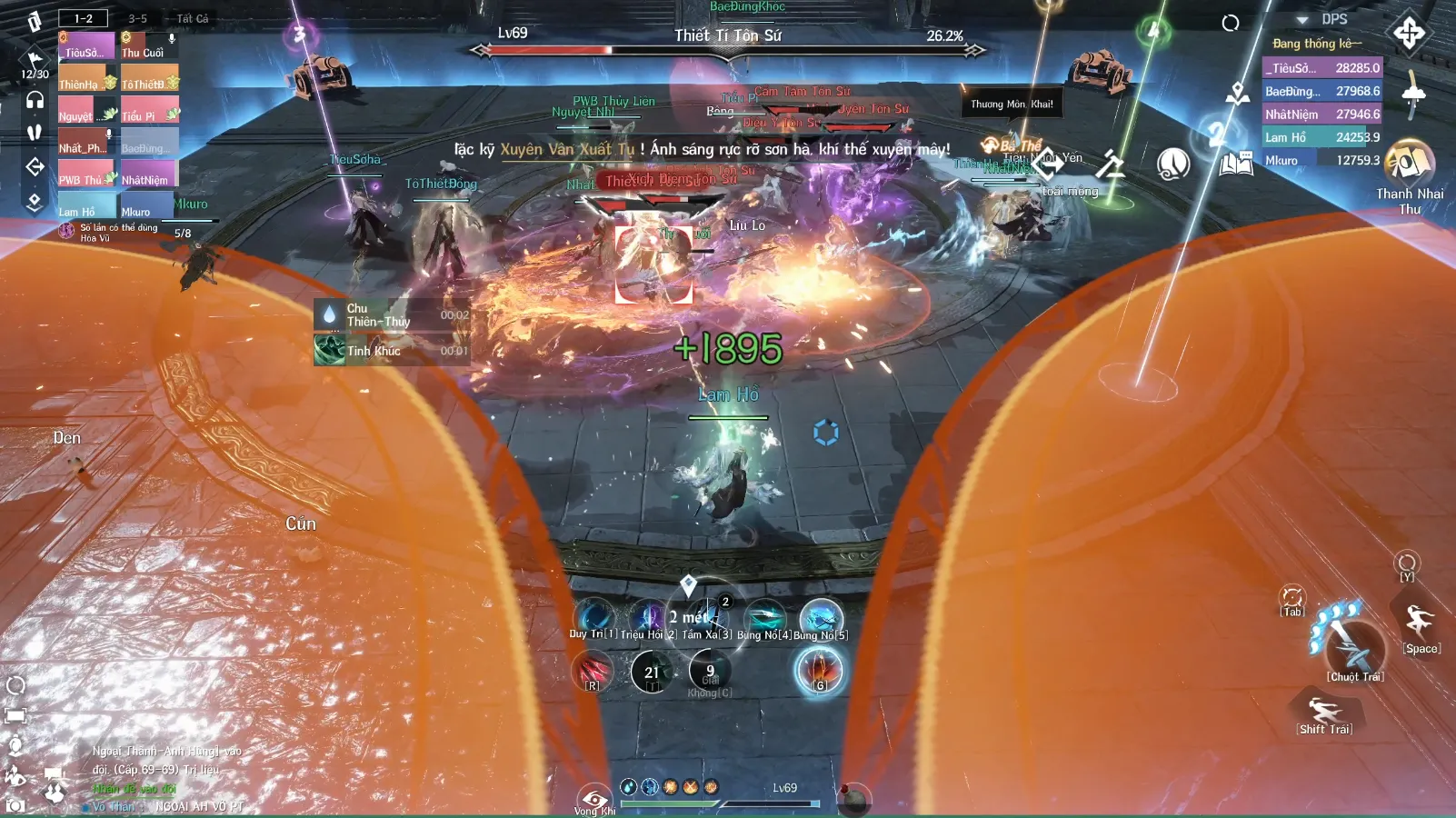Cast the Bùng Nổ [5] skill

pos(821,617)
